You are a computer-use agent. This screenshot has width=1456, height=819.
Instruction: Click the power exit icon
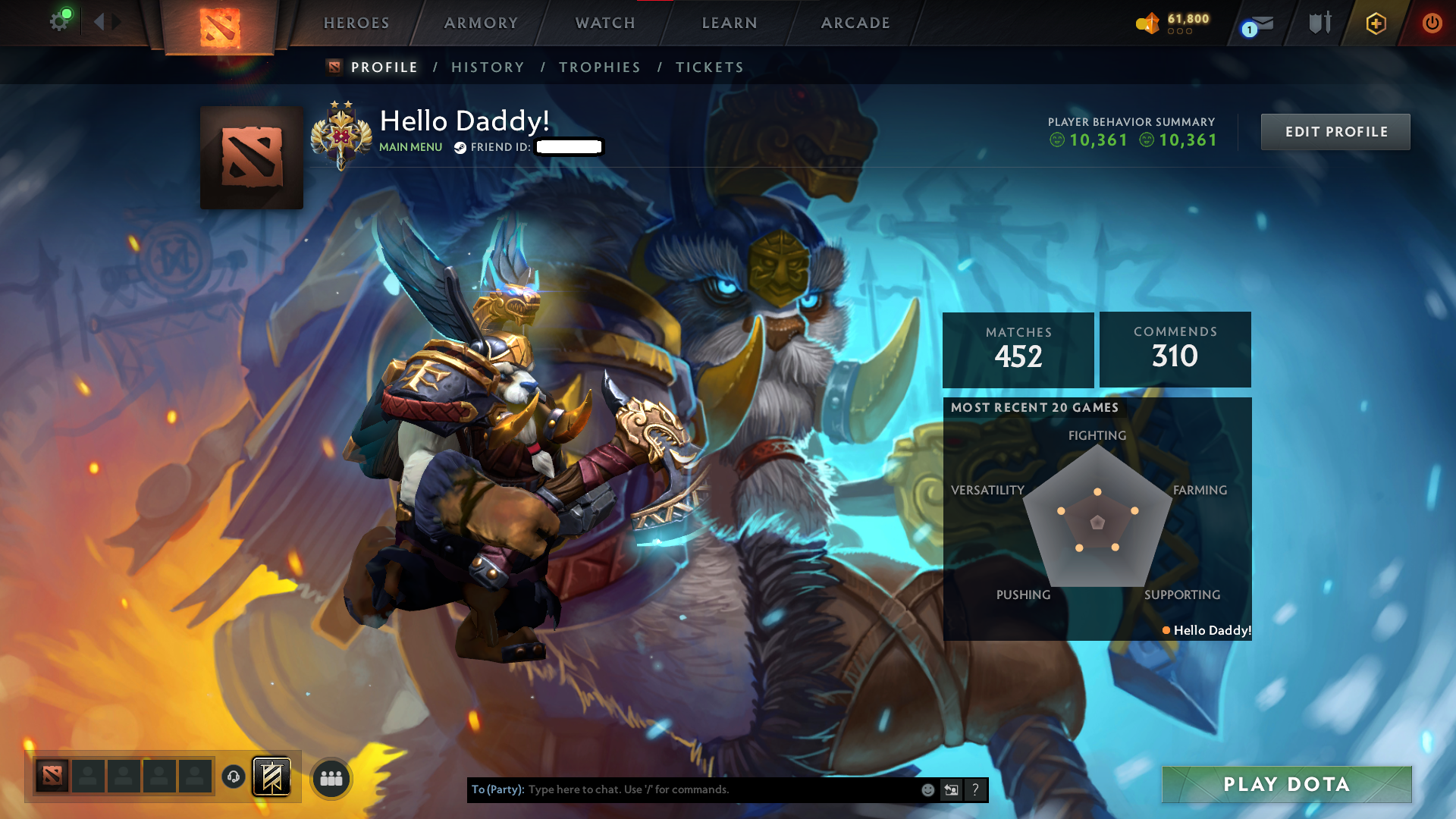click(1432, 23)
